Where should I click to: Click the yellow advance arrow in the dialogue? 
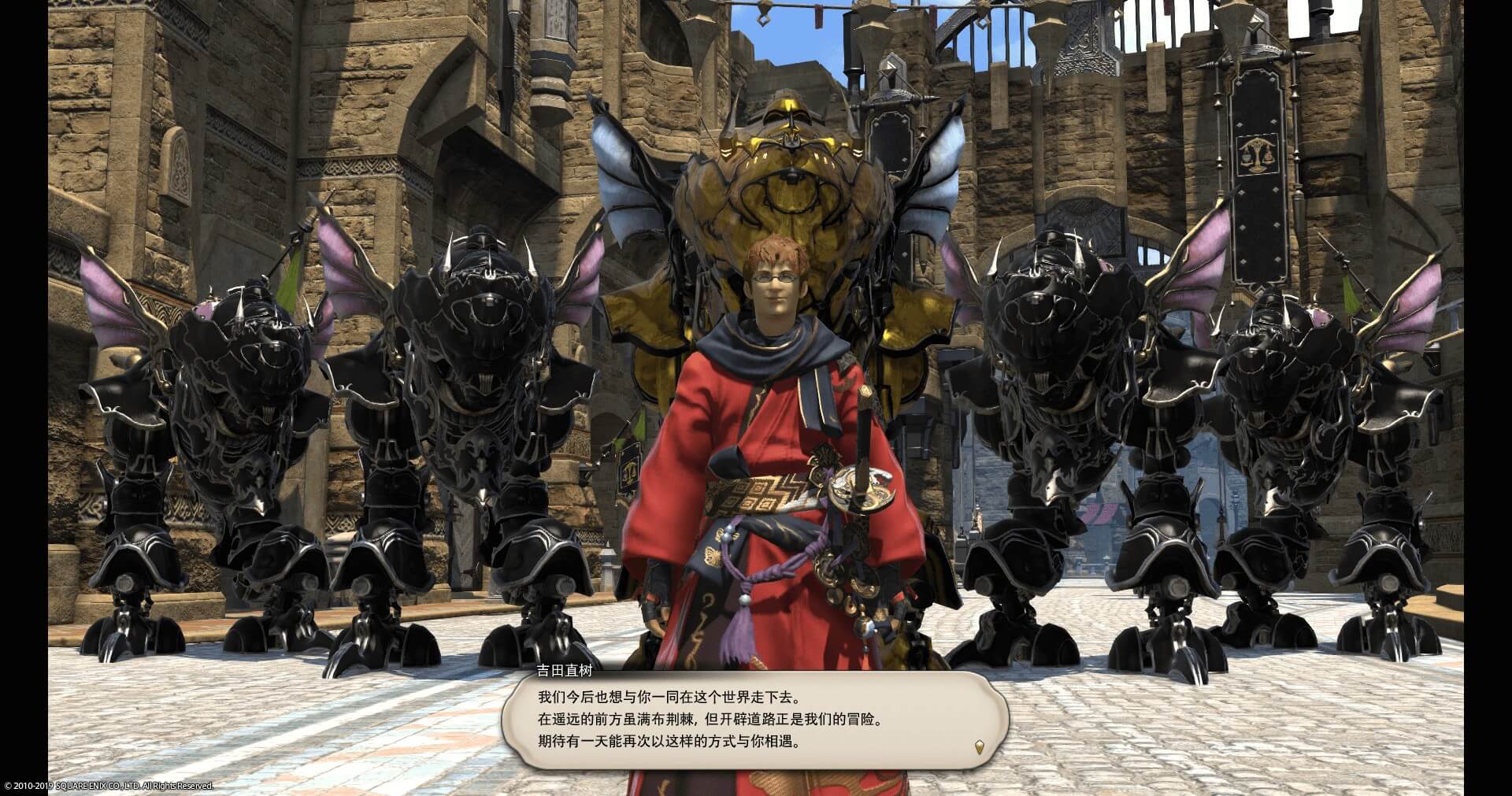click(x=979, y=746)
